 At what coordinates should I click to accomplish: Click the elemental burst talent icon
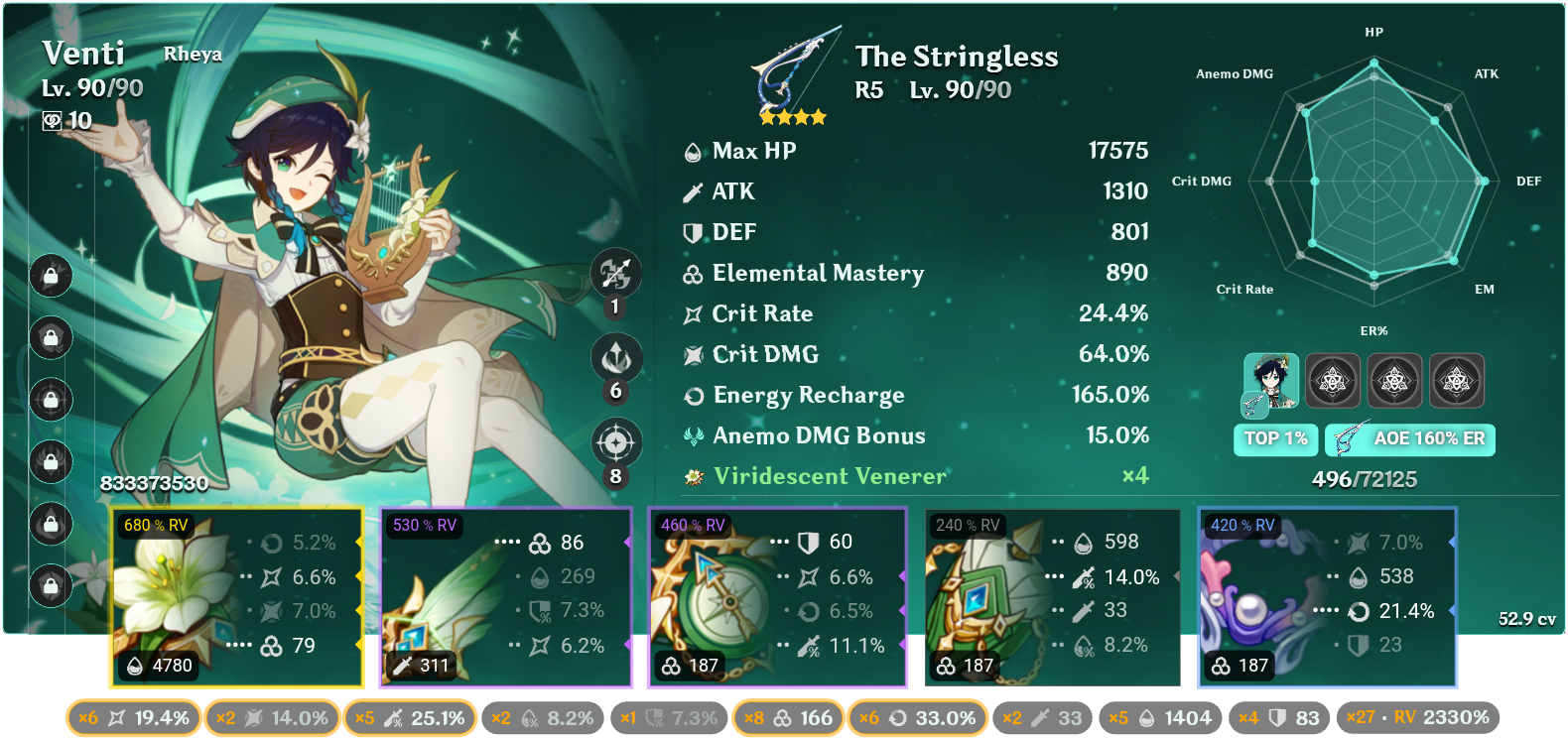coord(615,444)
